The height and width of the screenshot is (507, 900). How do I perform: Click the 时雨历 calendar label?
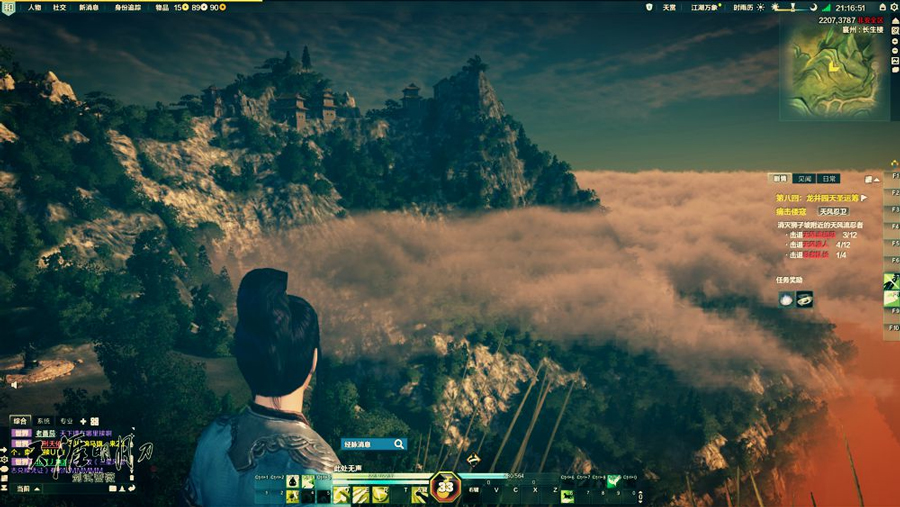pos(743,7)
